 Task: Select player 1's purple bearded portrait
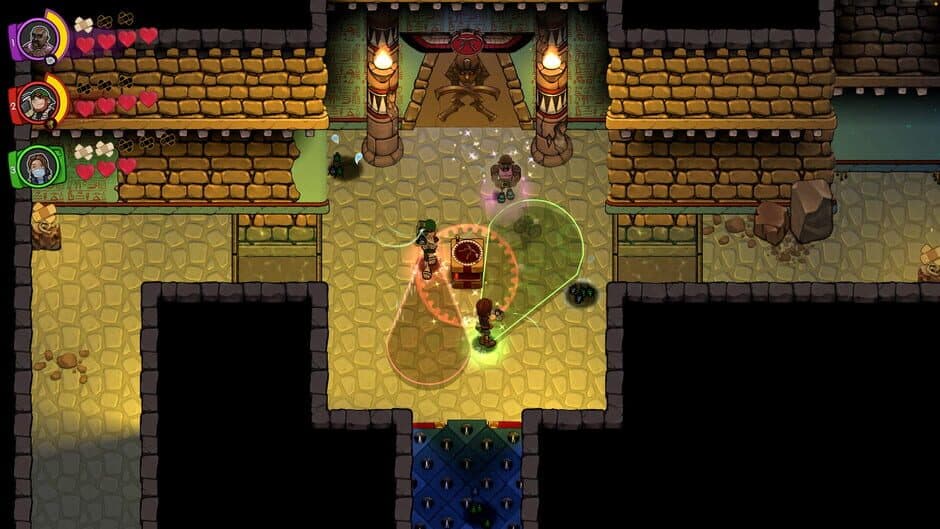[38, 39]
